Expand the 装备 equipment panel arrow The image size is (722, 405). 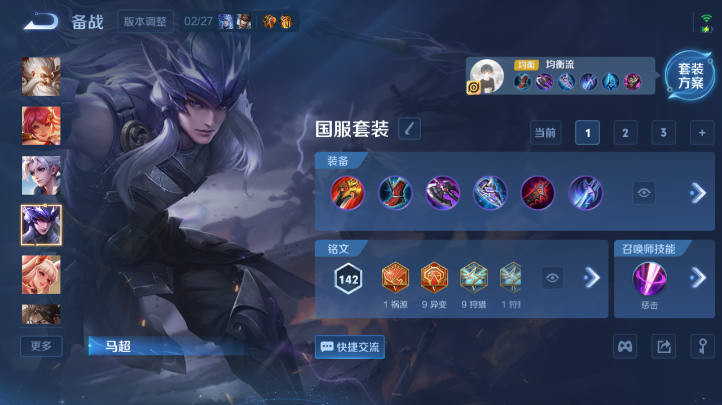(x=697, y=193)
